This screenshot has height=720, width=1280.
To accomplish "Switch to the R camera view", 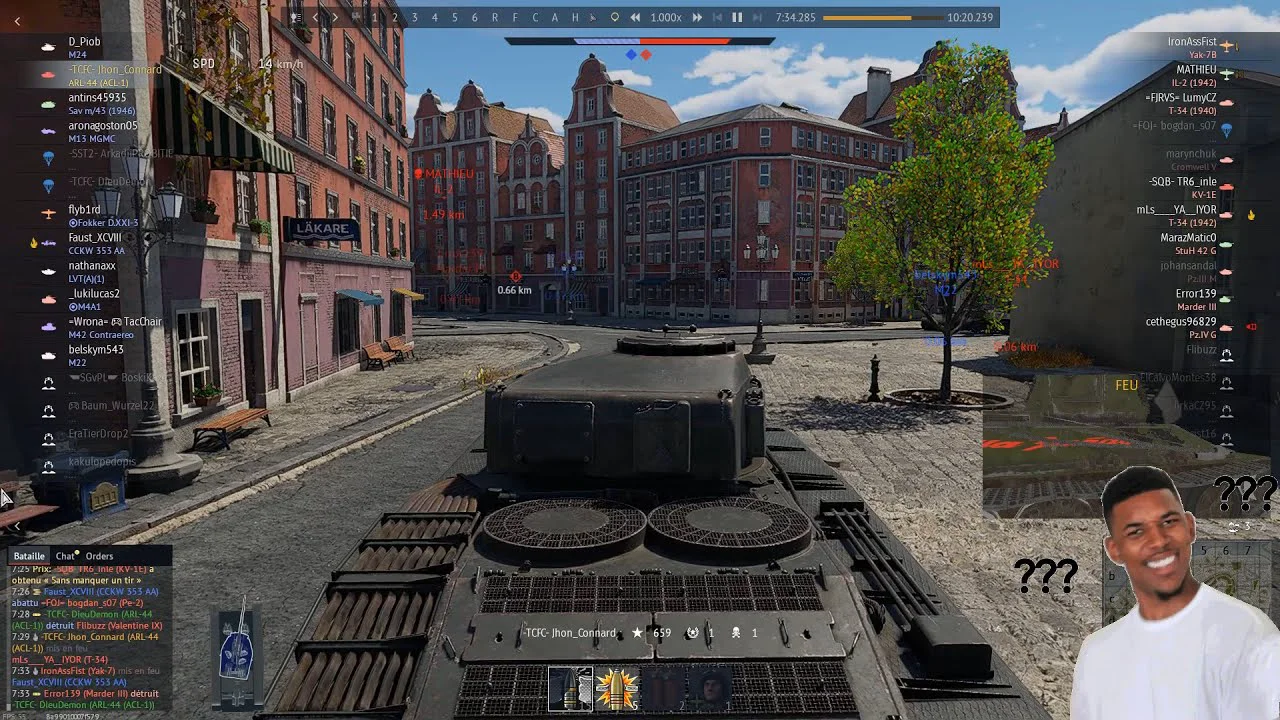I will click(x=494, y=17).
